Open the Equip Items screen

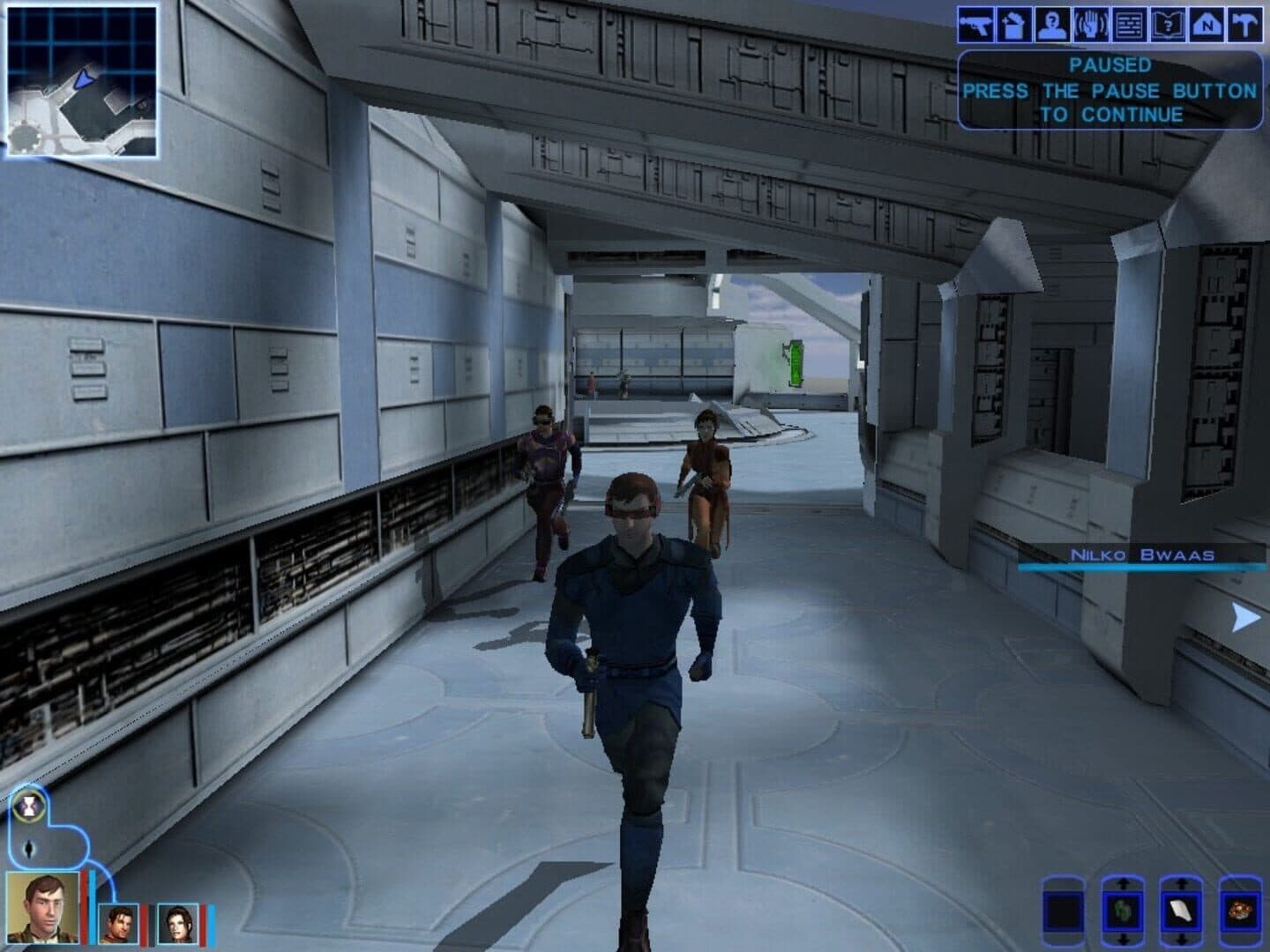coord(976,25)
